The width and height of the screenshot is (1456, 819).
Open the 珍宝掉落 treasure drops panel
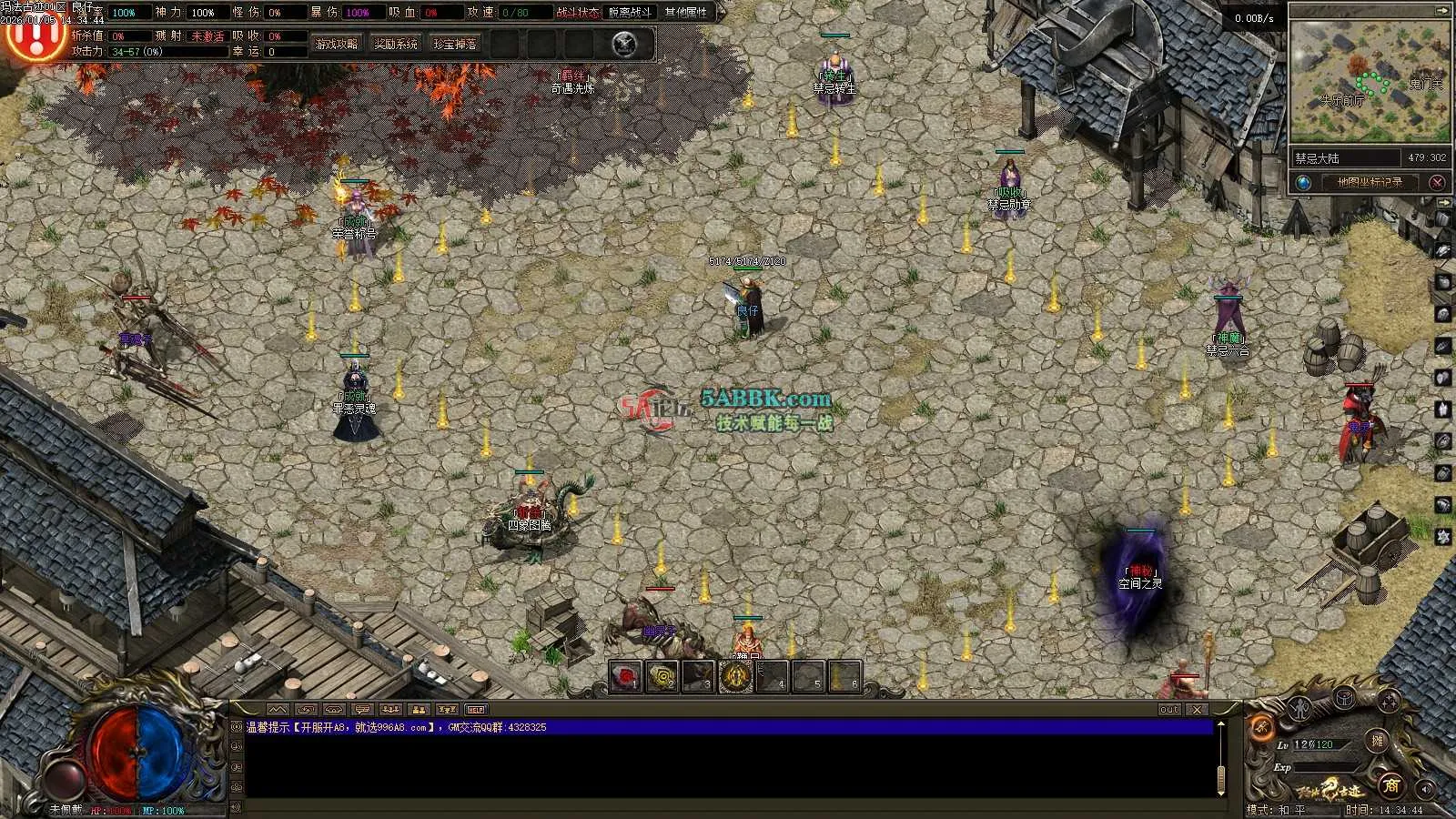[455, 44]
